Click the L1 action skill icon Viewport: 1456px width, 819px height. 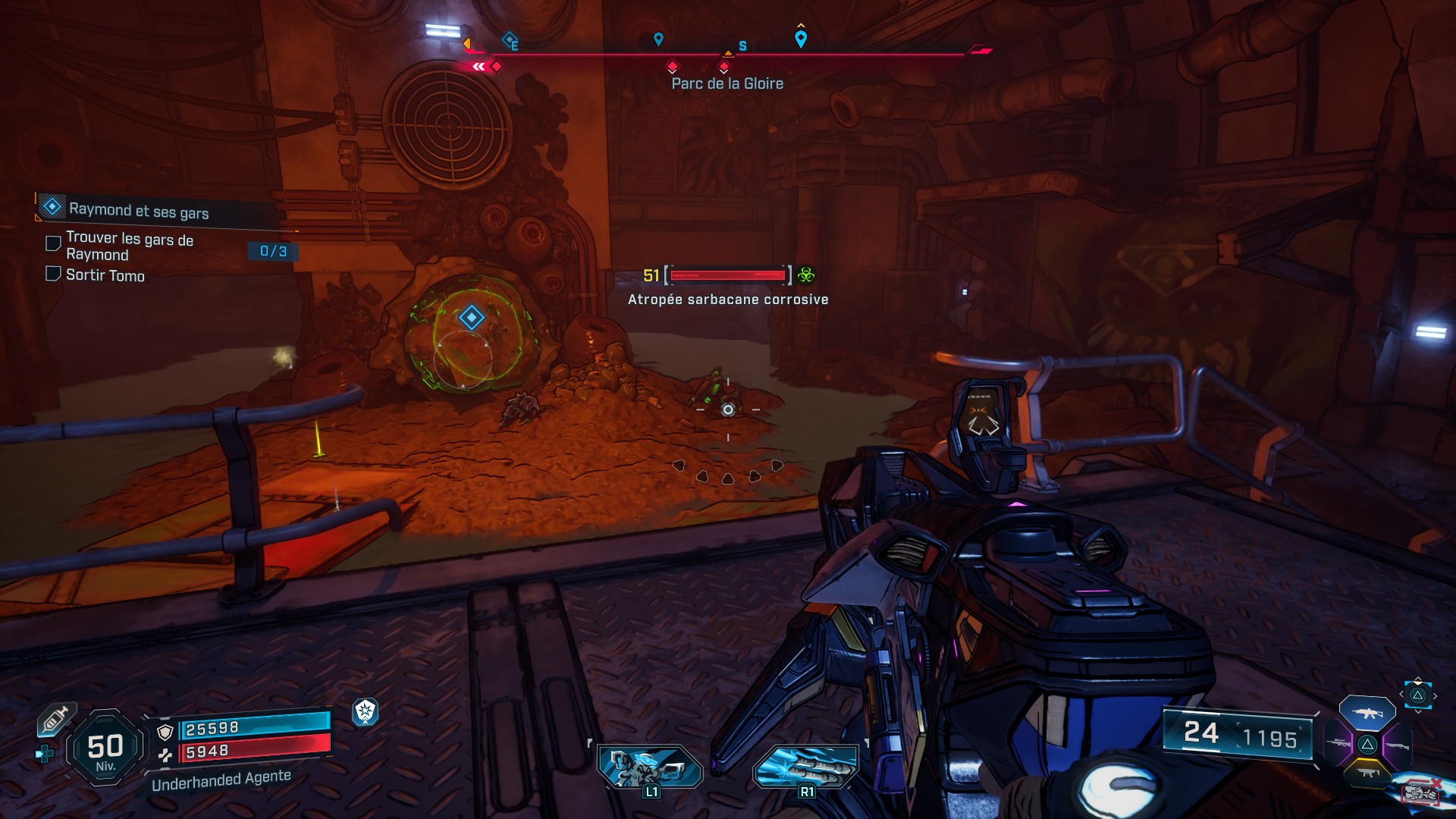tap(650, 767)
